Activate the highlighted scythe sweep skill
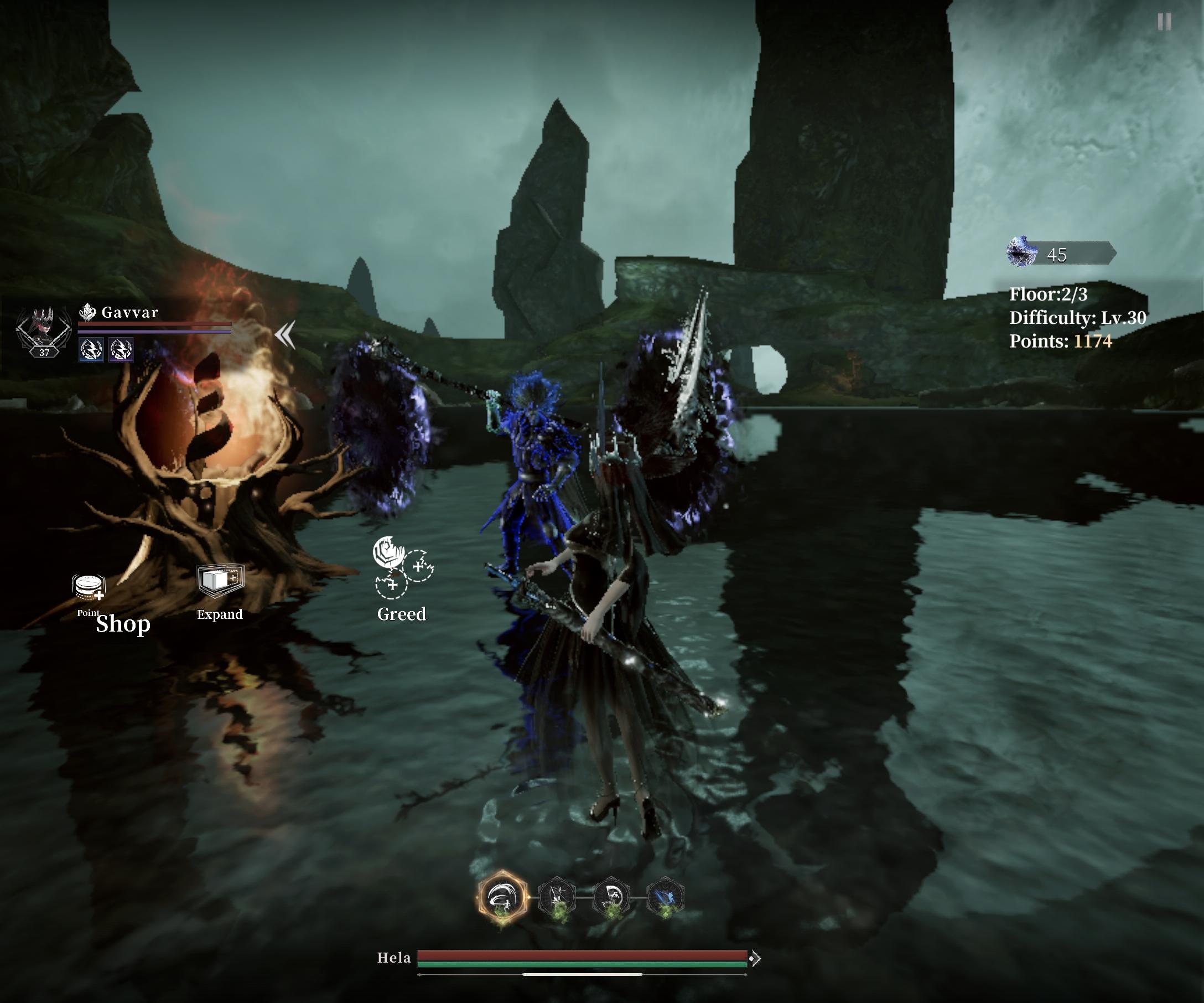 (502, 897)
